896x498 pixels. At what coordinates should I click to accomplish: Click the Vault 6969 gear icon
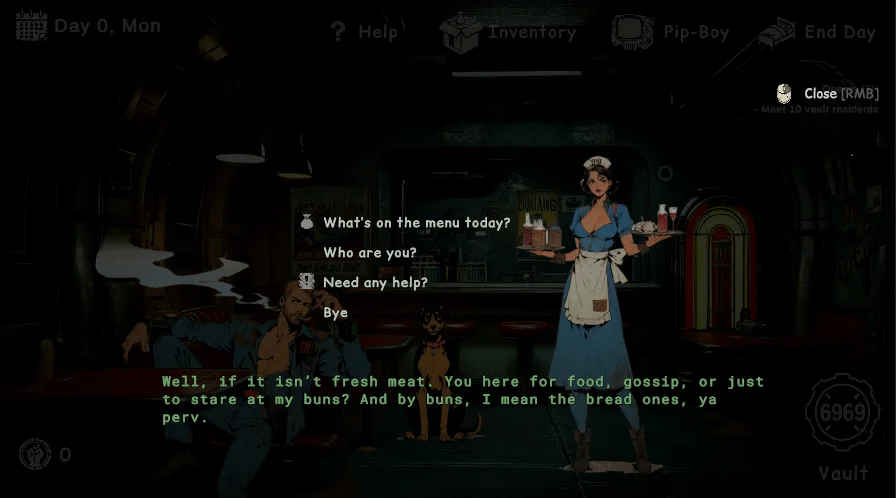coord(842,413)
